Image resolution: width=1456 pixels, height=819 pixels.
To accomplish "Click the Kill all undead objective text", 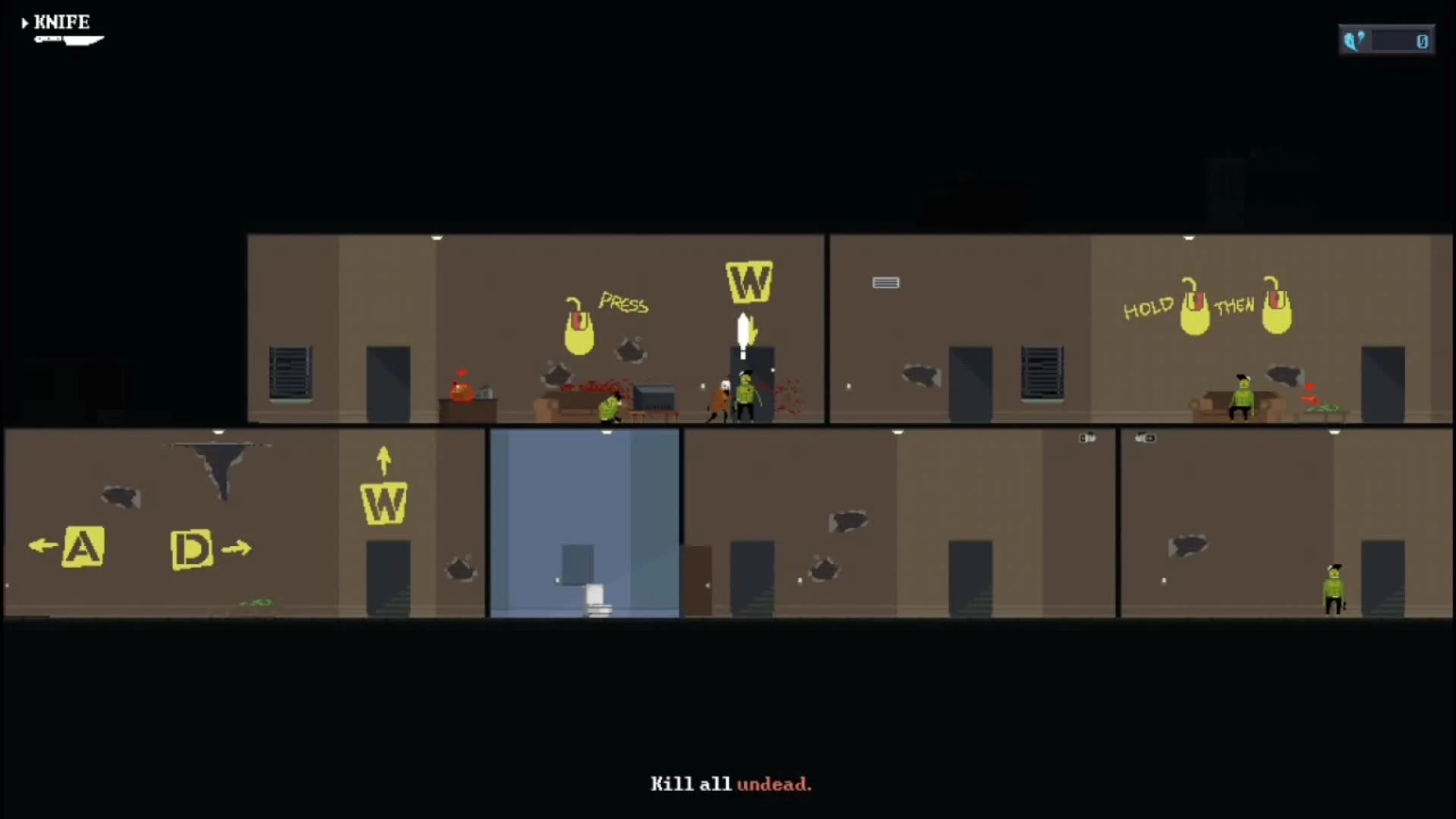I will tap(730, 785).
